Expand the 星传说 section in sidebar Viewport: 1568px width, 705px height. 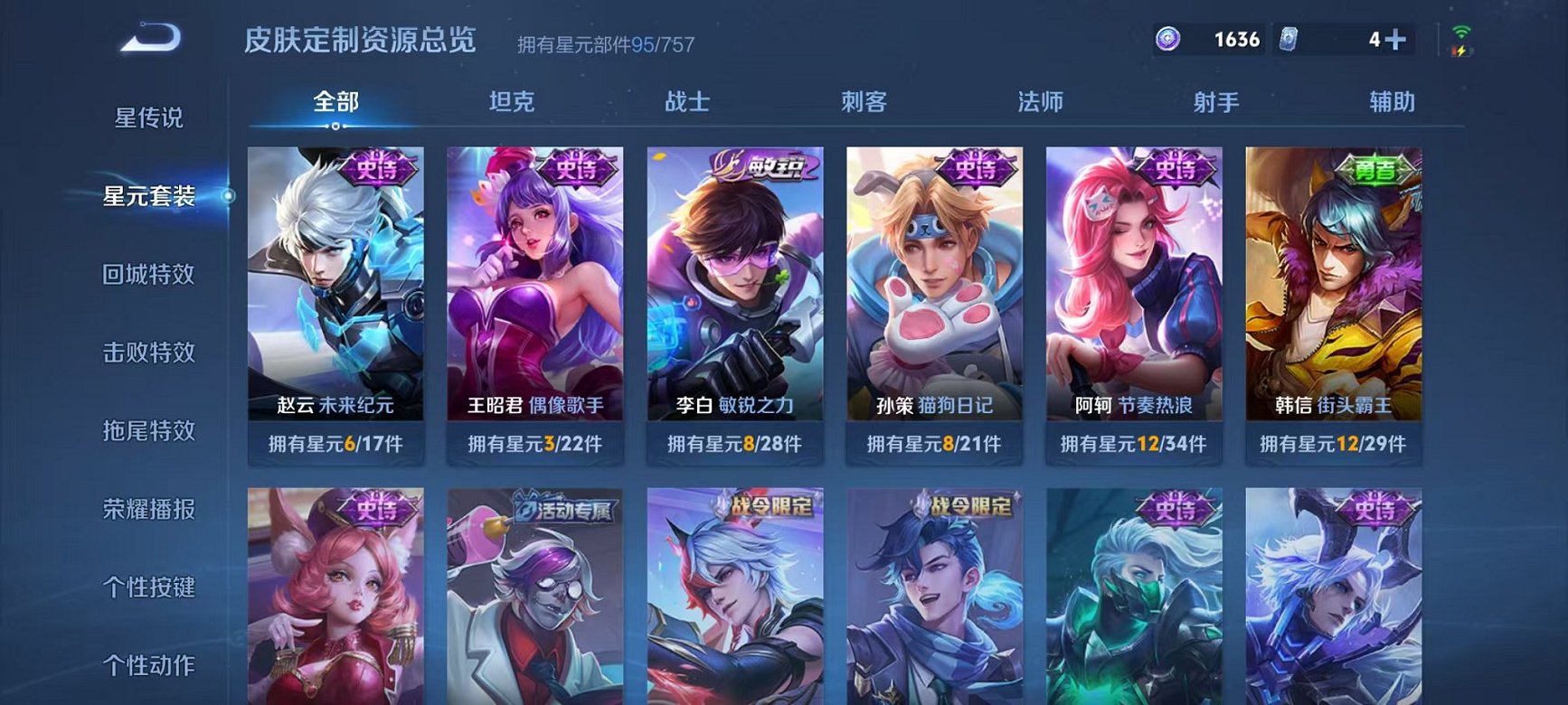(x=150, y=117)
